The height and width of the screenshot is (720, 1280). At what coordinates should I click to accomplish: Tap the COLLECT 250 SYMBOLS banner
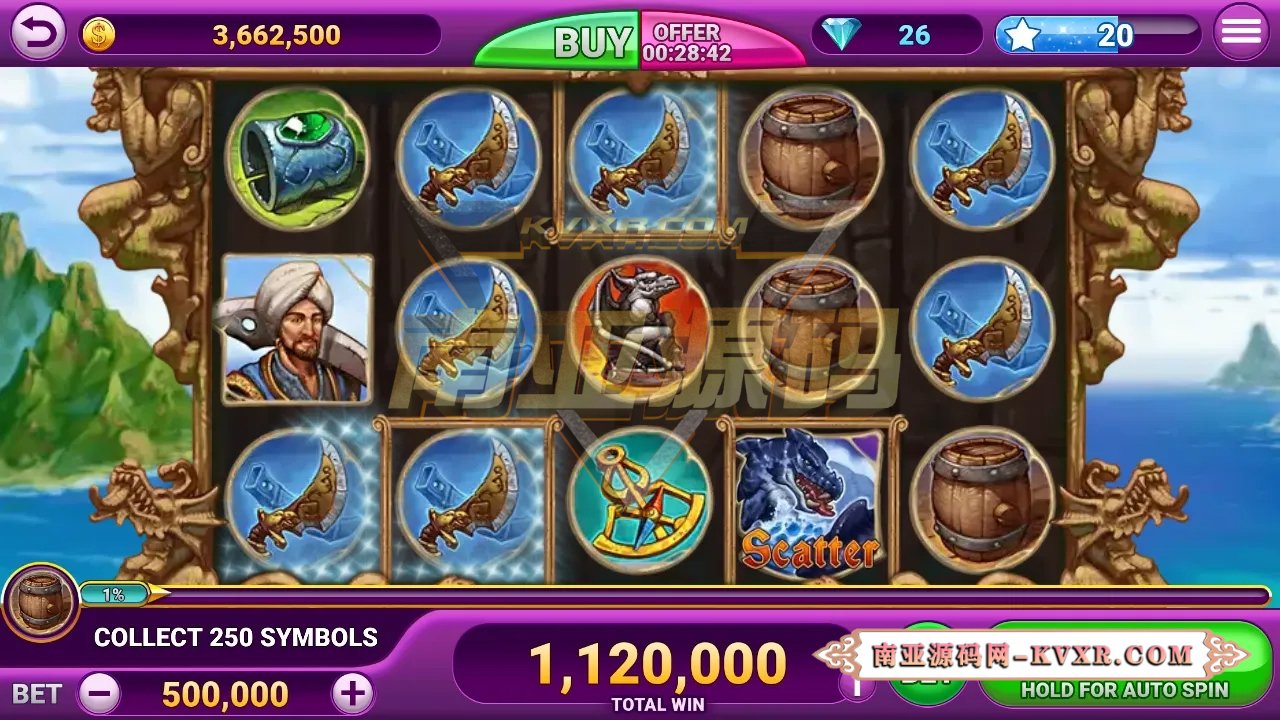point(236,637)
